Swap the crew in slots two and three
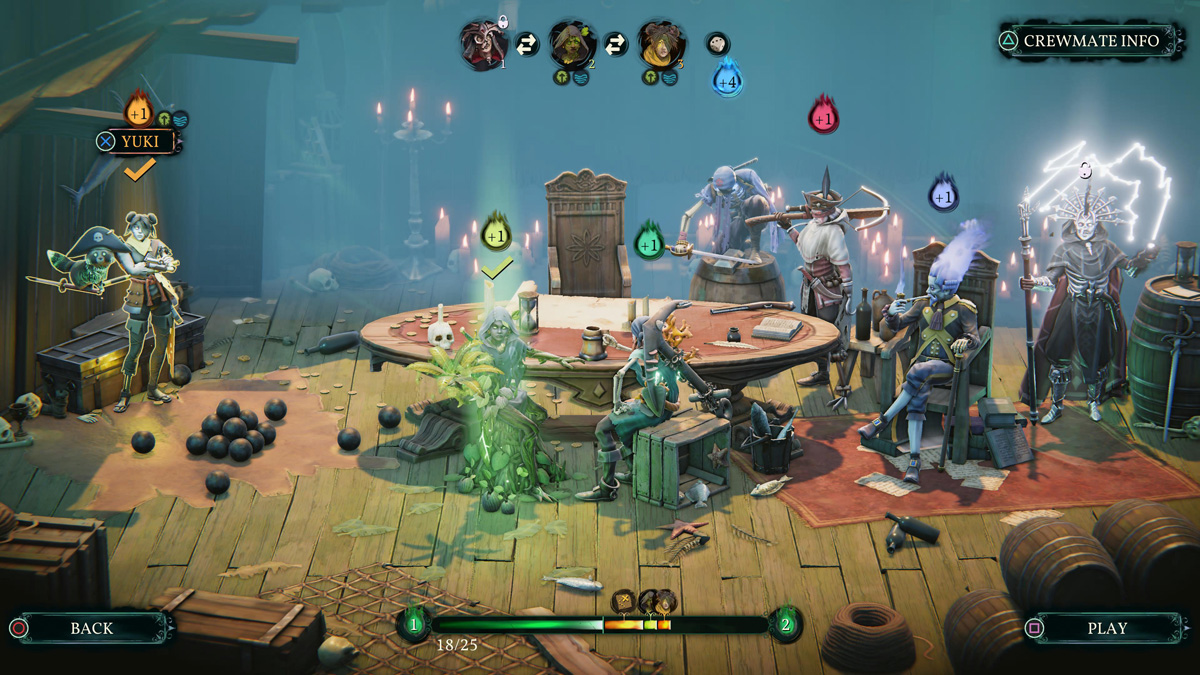This screenshot has height=675, width=1200. coord(616,44)
